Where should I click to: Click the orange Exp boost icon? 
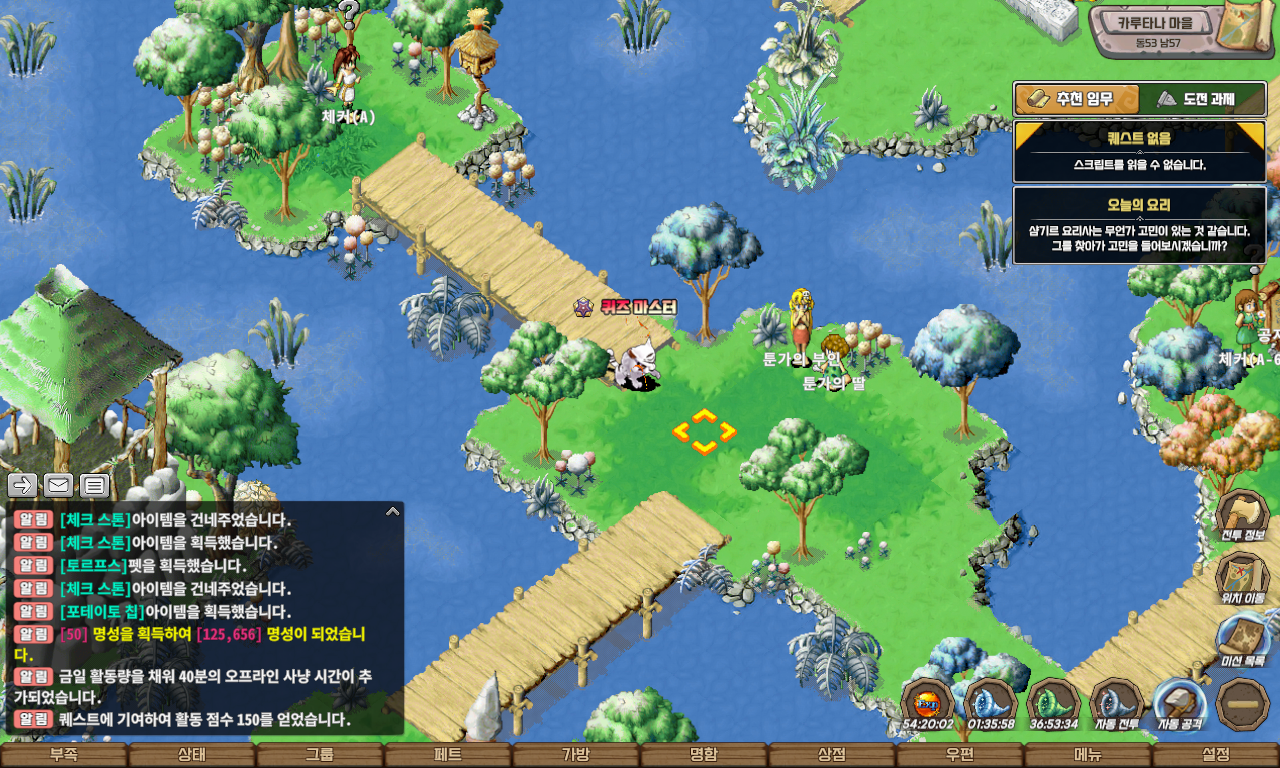[x=927, y=703]
